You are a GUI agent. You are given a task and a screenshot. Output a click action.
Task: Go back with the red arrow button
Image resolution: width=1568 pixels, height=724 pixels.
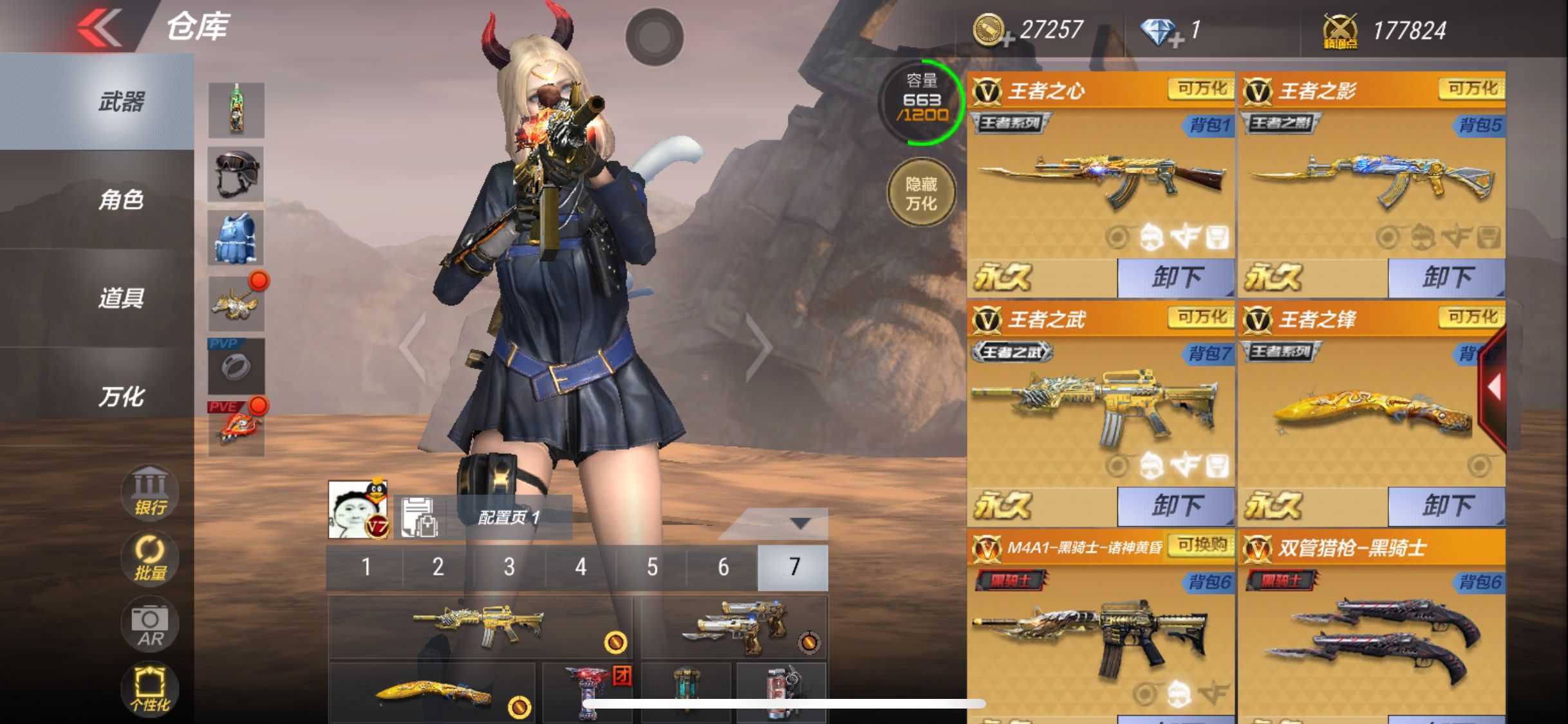[x=98, y=28]
